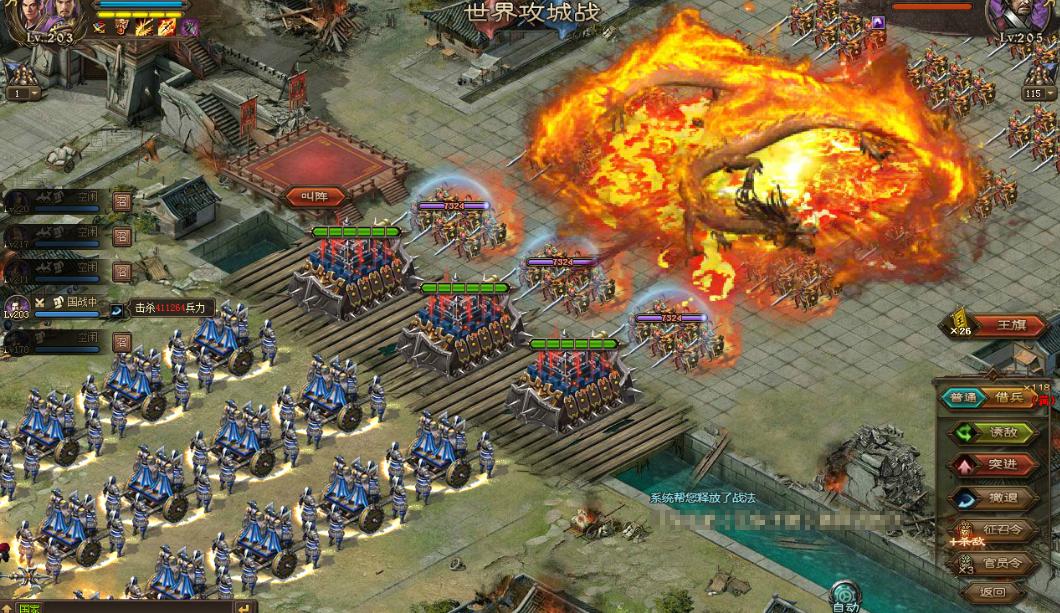Send chat message with the enter arrow button
Screen dimensions: 1060x613
click(244, 606)
